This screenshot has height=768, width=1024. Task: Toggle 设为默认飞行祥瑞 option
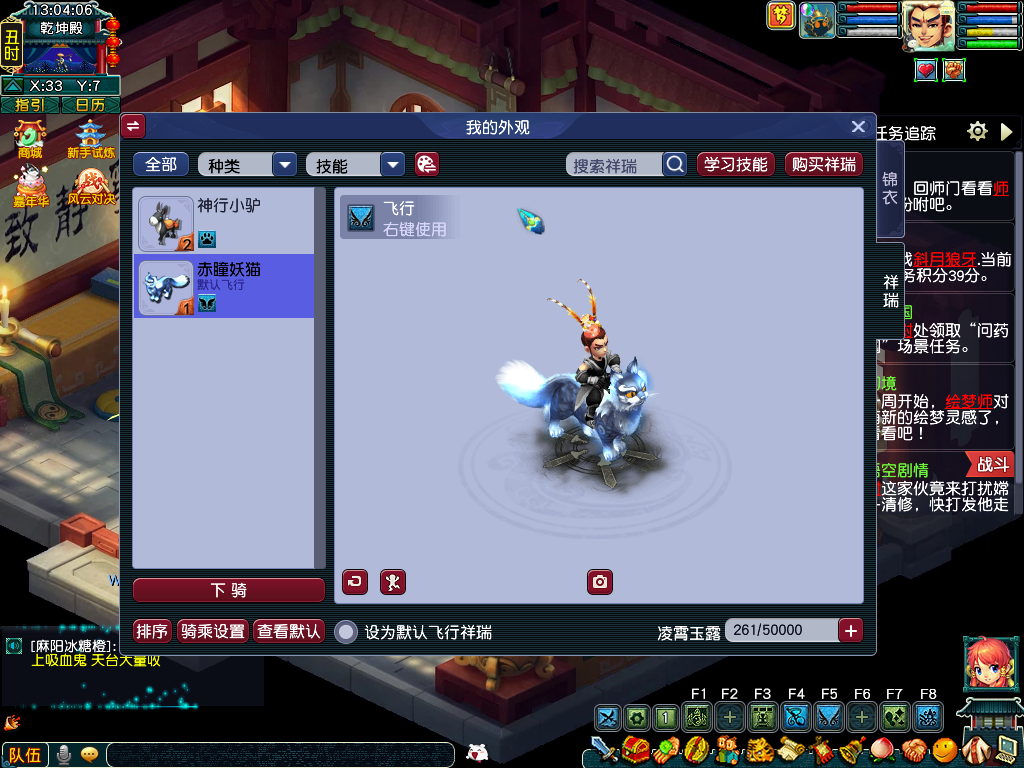(x=346, y=632)
